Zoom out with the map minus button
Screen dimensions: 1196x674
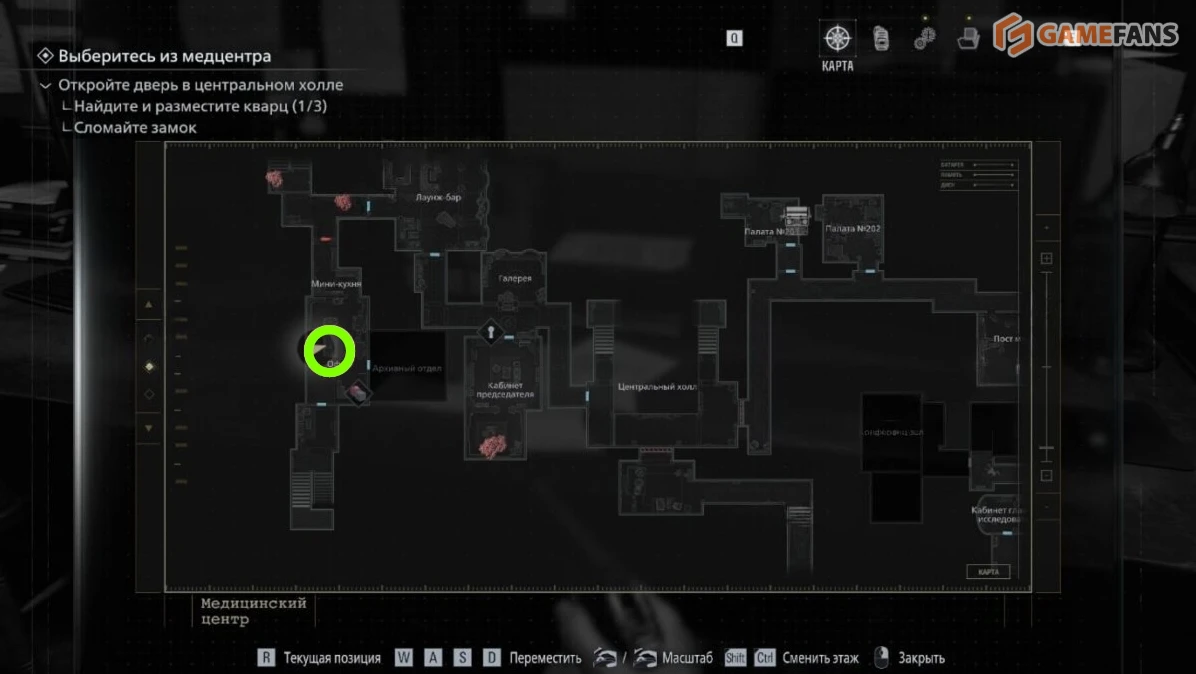pyautogui.click(x=1047, y=476)
